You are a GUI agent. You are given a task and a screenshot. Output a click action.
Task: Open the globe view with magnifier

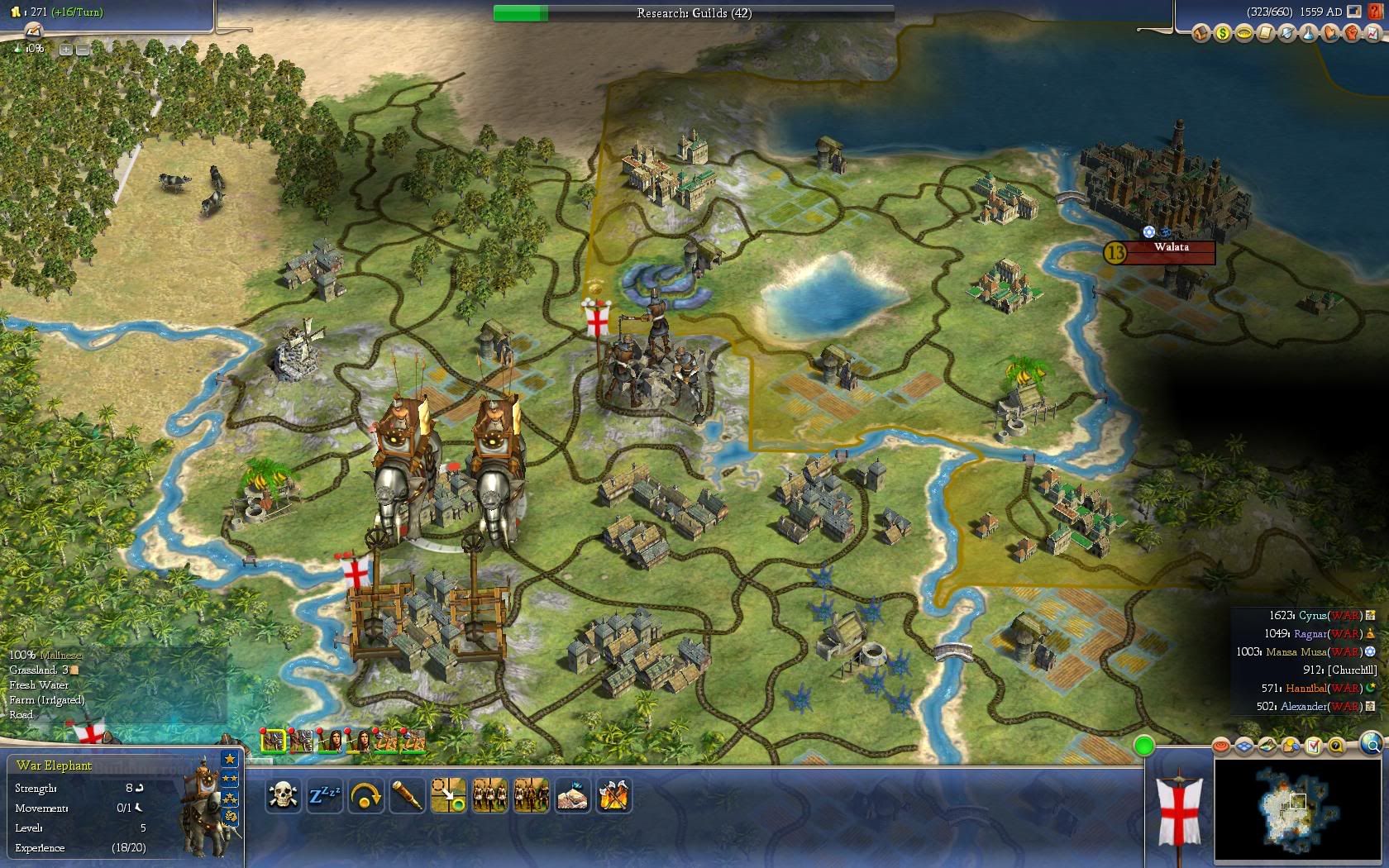(x=1371, y=744)
